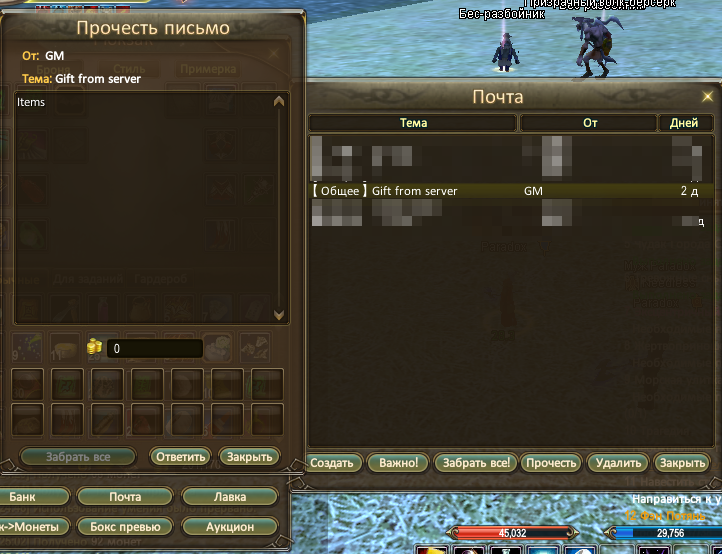
Task: Delete the mail using Удалить button
Action: 618,463
